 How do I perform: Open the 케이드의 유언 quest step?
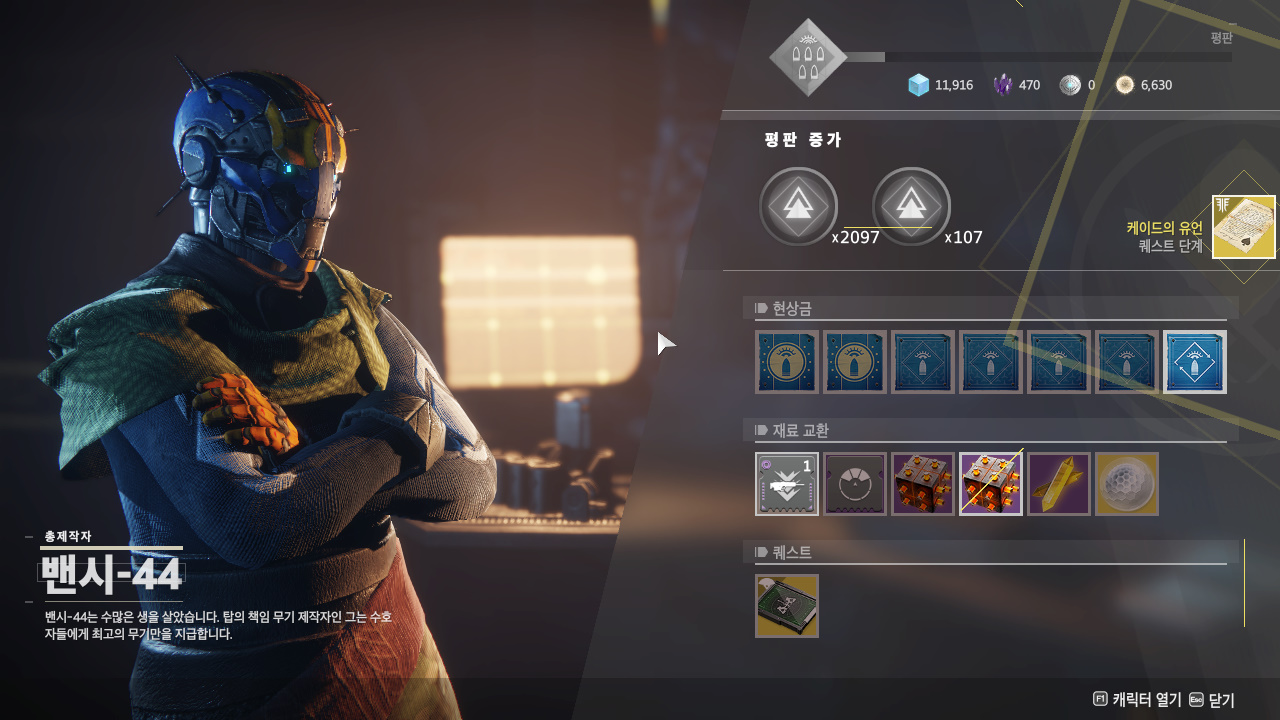(1243, 227)
